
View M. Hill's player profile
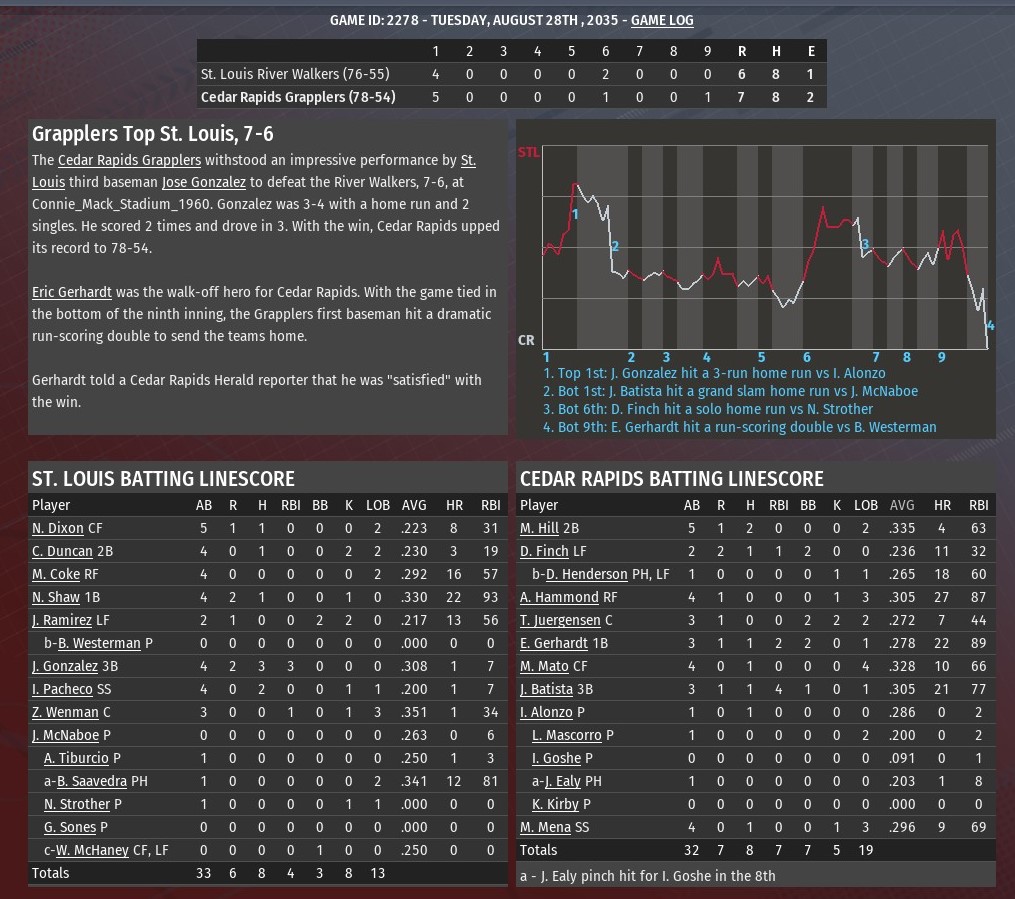tap(539, 528)
